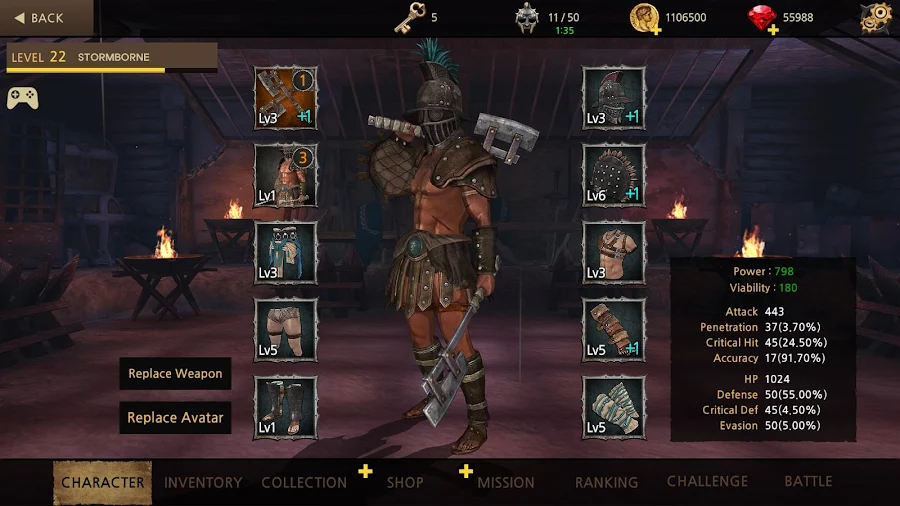The image size is (900, 506).
Task: Go back using the Back button
Action: point(39,18)
